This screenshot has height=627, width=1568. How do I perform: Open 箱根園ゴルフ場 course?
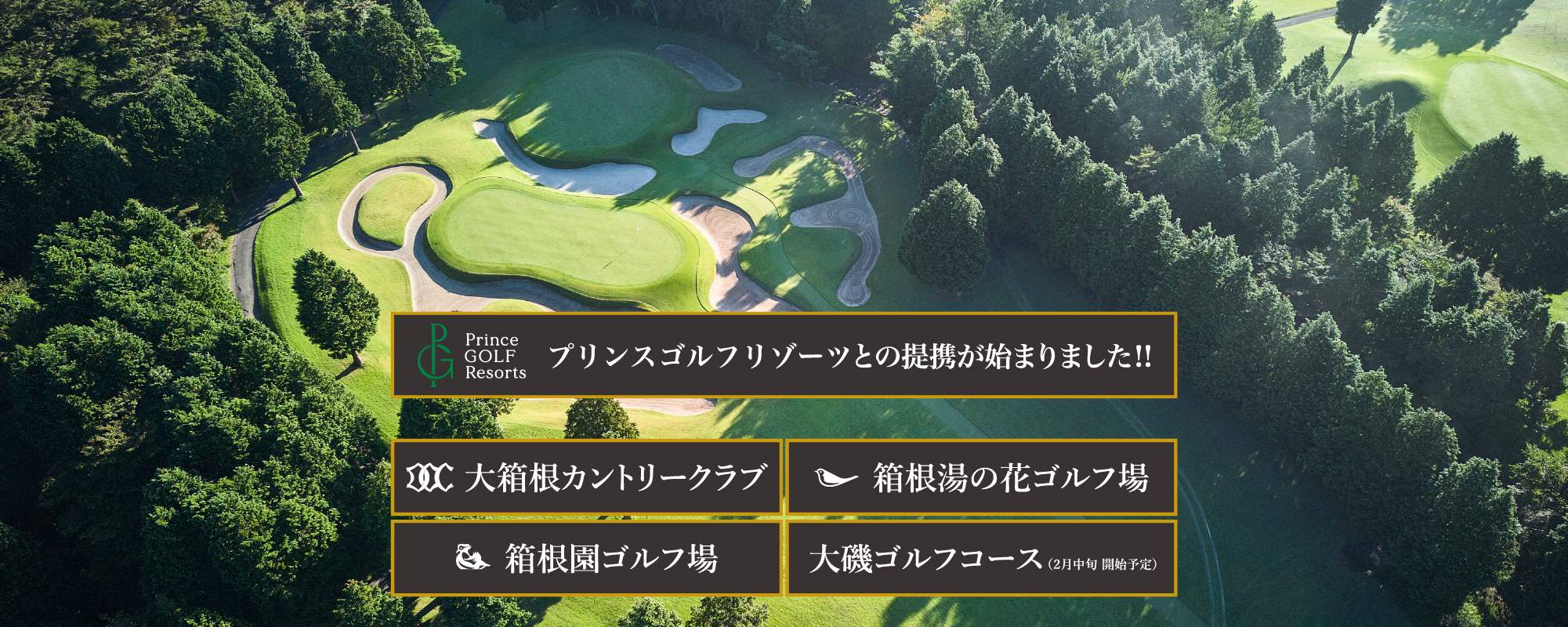click(x=586, y=559)
